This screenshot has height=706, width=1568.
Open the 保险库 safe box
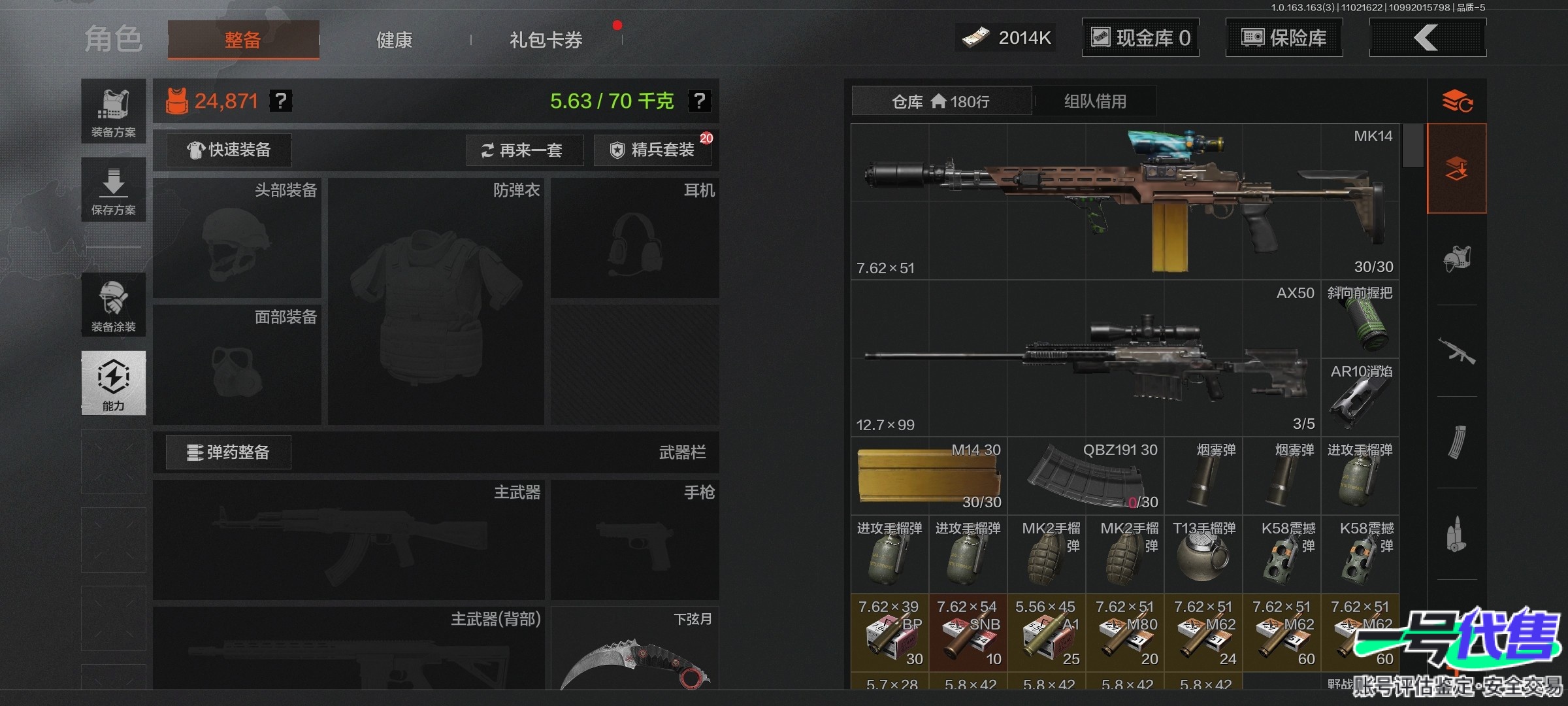pyautogui.click(x=1284, y=38)
